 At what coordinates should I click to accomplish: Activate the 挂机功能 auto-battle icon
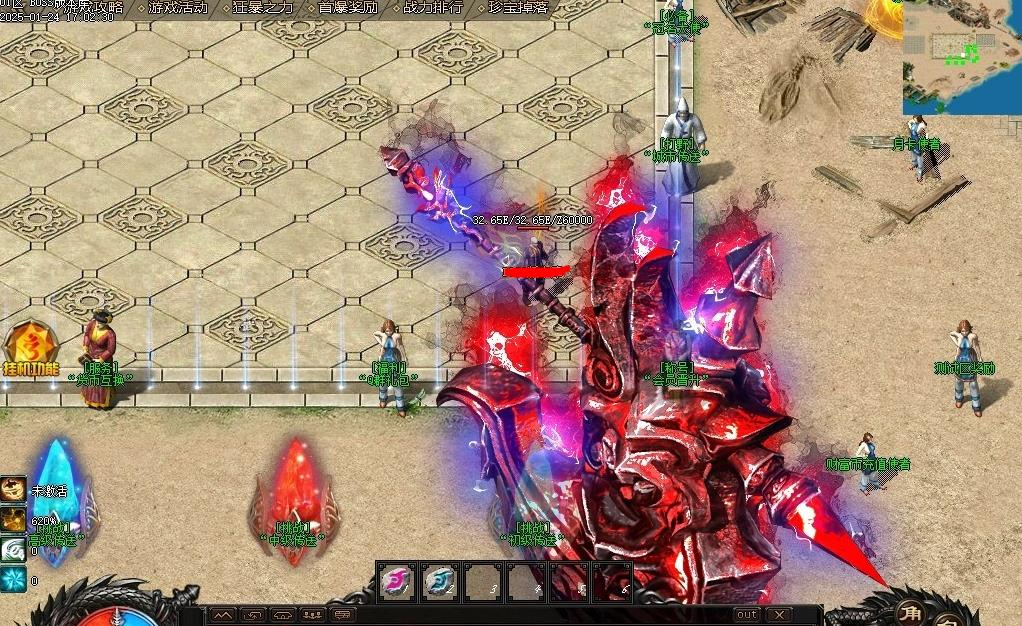click(x=31, y=347)
